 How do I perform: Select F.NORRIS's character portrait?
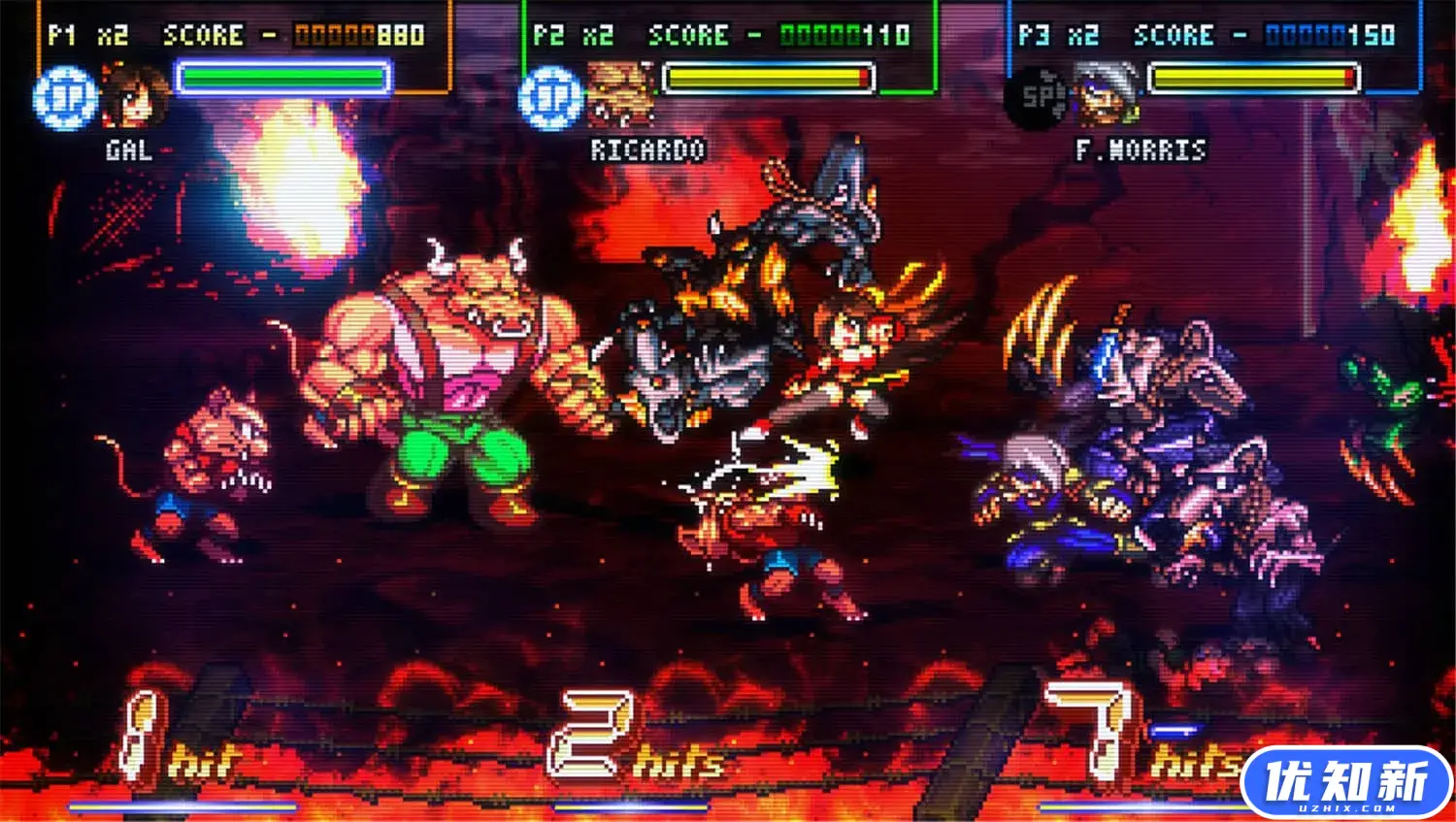1107,95
